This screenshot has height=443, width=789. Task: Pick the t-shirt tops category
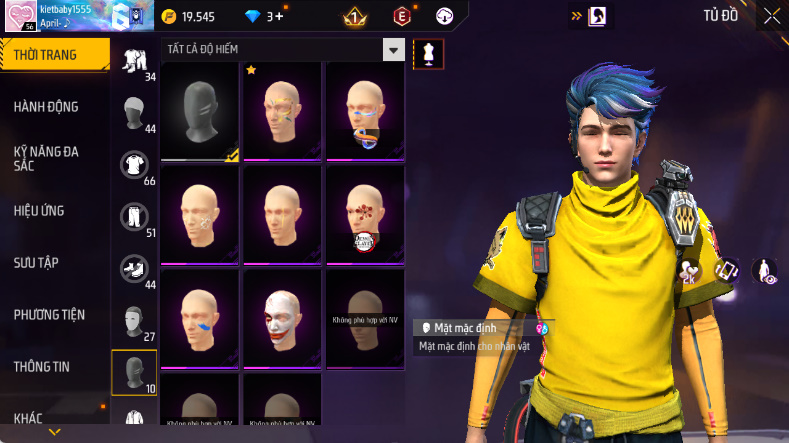[134, 164]
